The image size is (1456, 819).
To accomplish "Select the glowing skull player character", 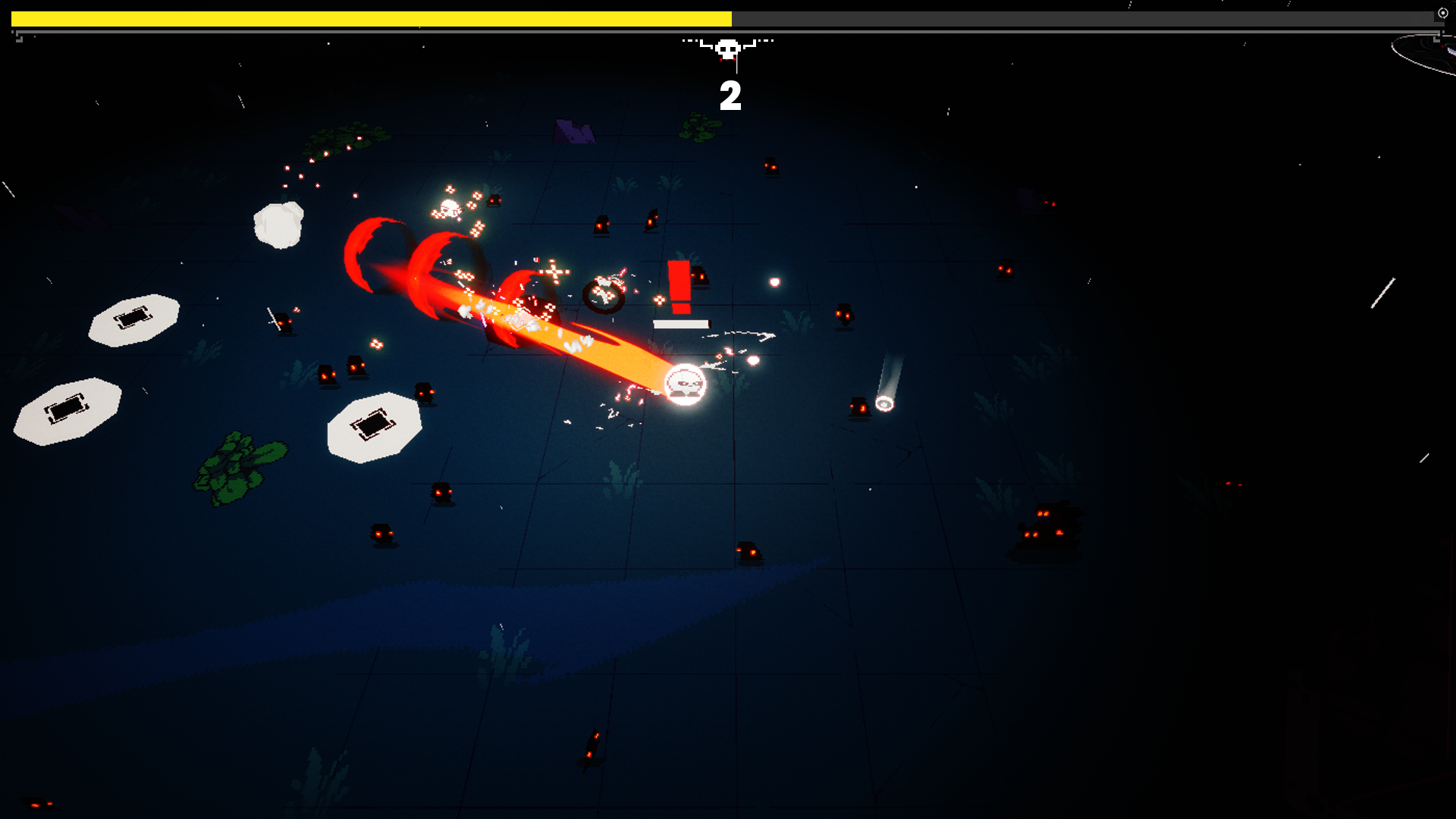I will point(685,384).
